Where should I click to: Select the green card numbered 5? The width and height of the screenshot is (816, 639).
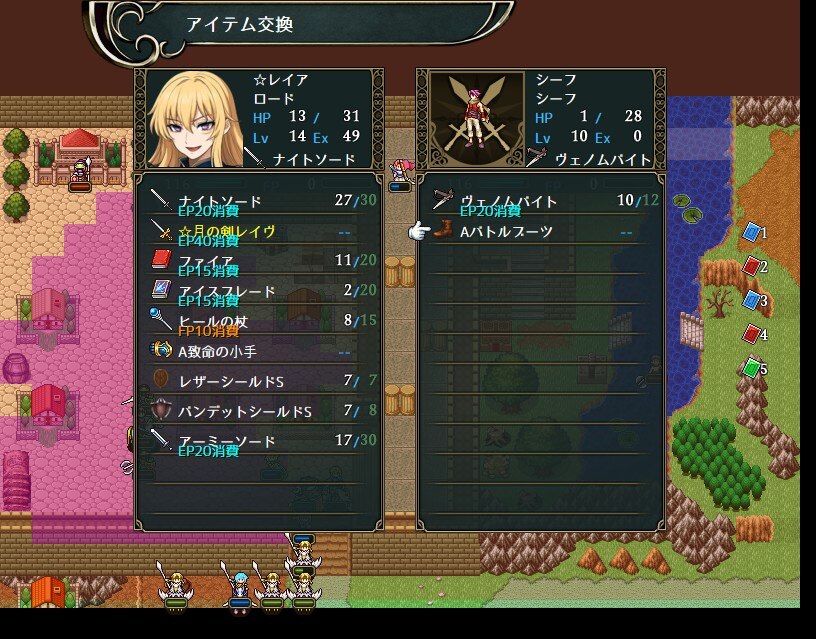click(752, 369)
